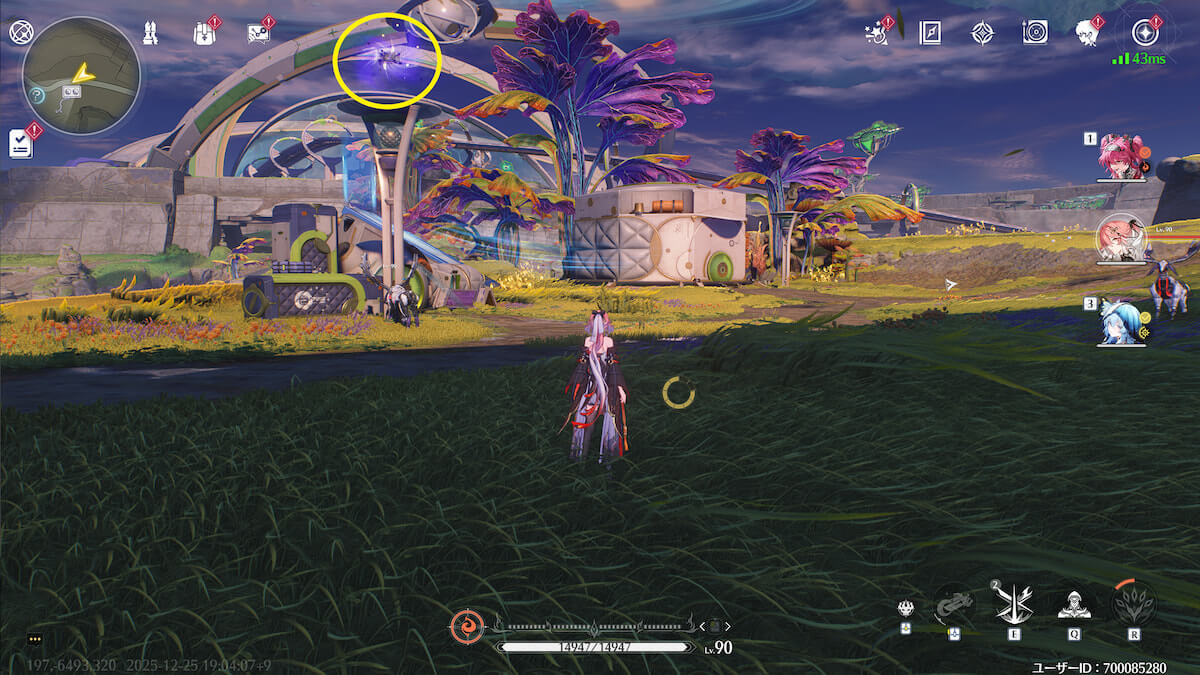This screenshot has width=1200, height=675.
Task: Use the grapple hook gadget
Action: pos(953,604)
